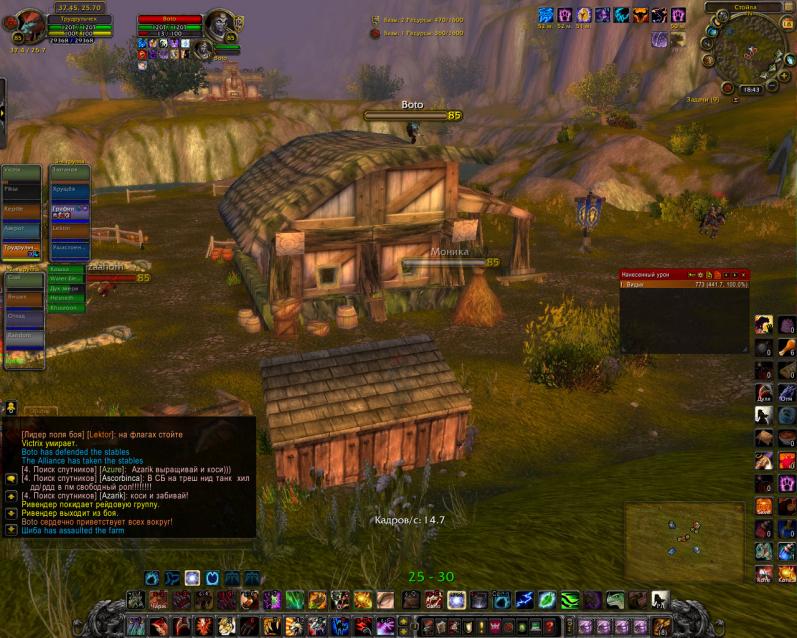Viewport: 797px width, 638px height.
Task: Select Lektor in the raid frames
Action: pos(69,228)
